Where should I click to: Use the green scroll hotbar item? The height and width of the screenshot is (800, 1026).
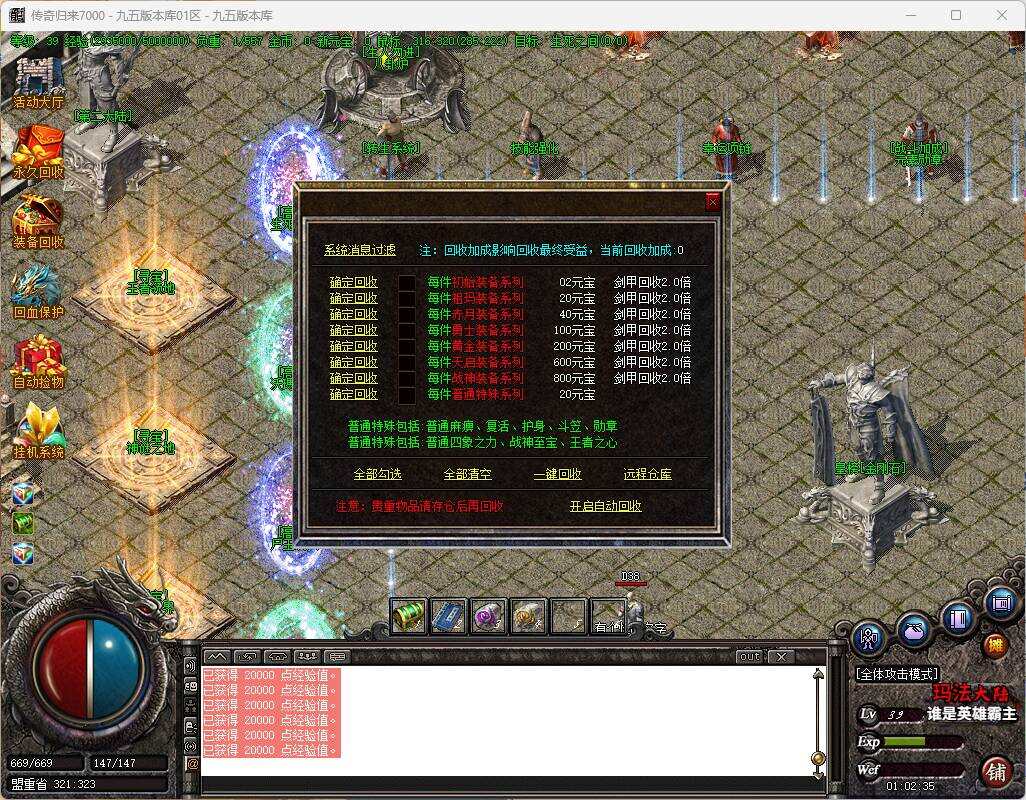pos(408,616)
